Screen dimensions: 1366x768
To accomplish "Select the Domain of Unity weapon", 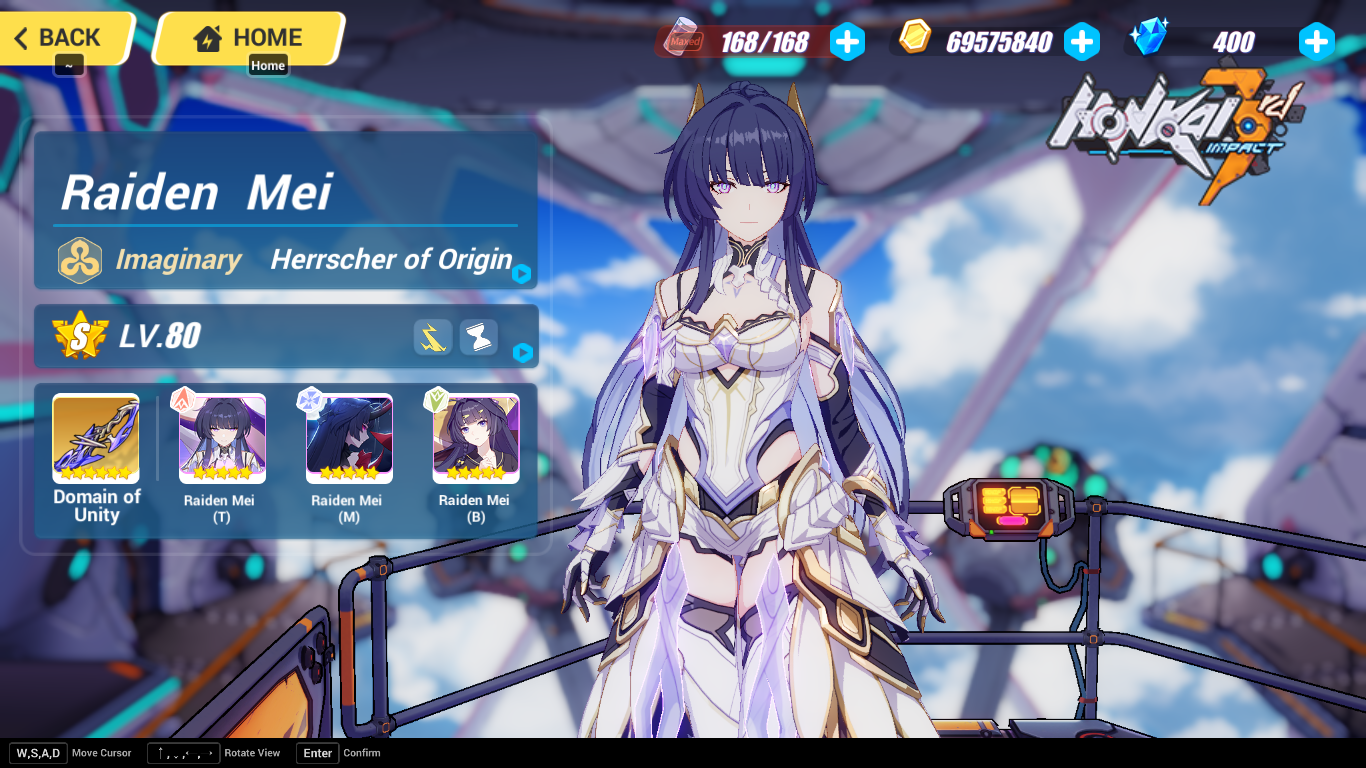I will click(95, 438).
